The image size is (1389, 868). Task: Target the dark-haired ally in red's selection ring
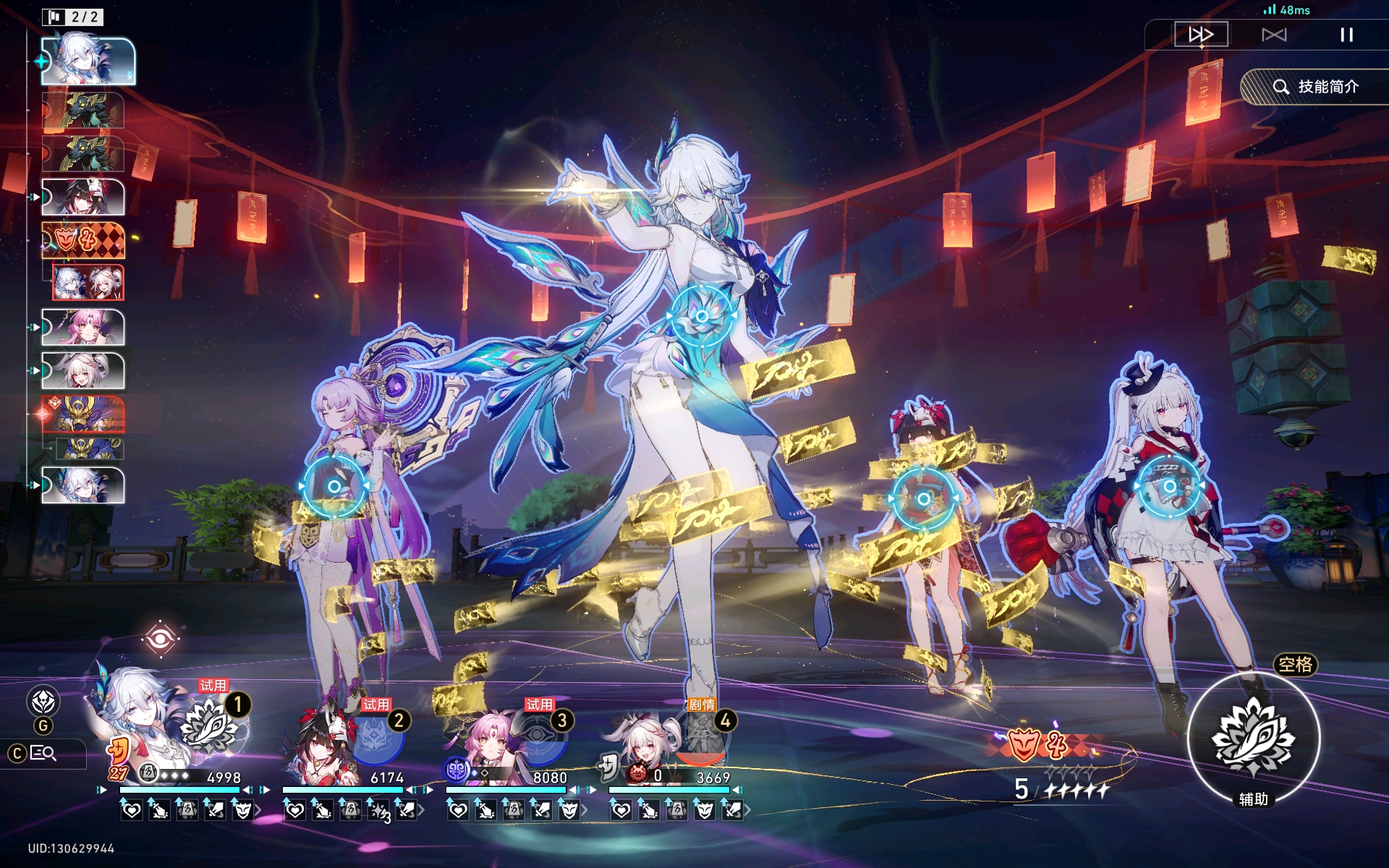(923, 498)
